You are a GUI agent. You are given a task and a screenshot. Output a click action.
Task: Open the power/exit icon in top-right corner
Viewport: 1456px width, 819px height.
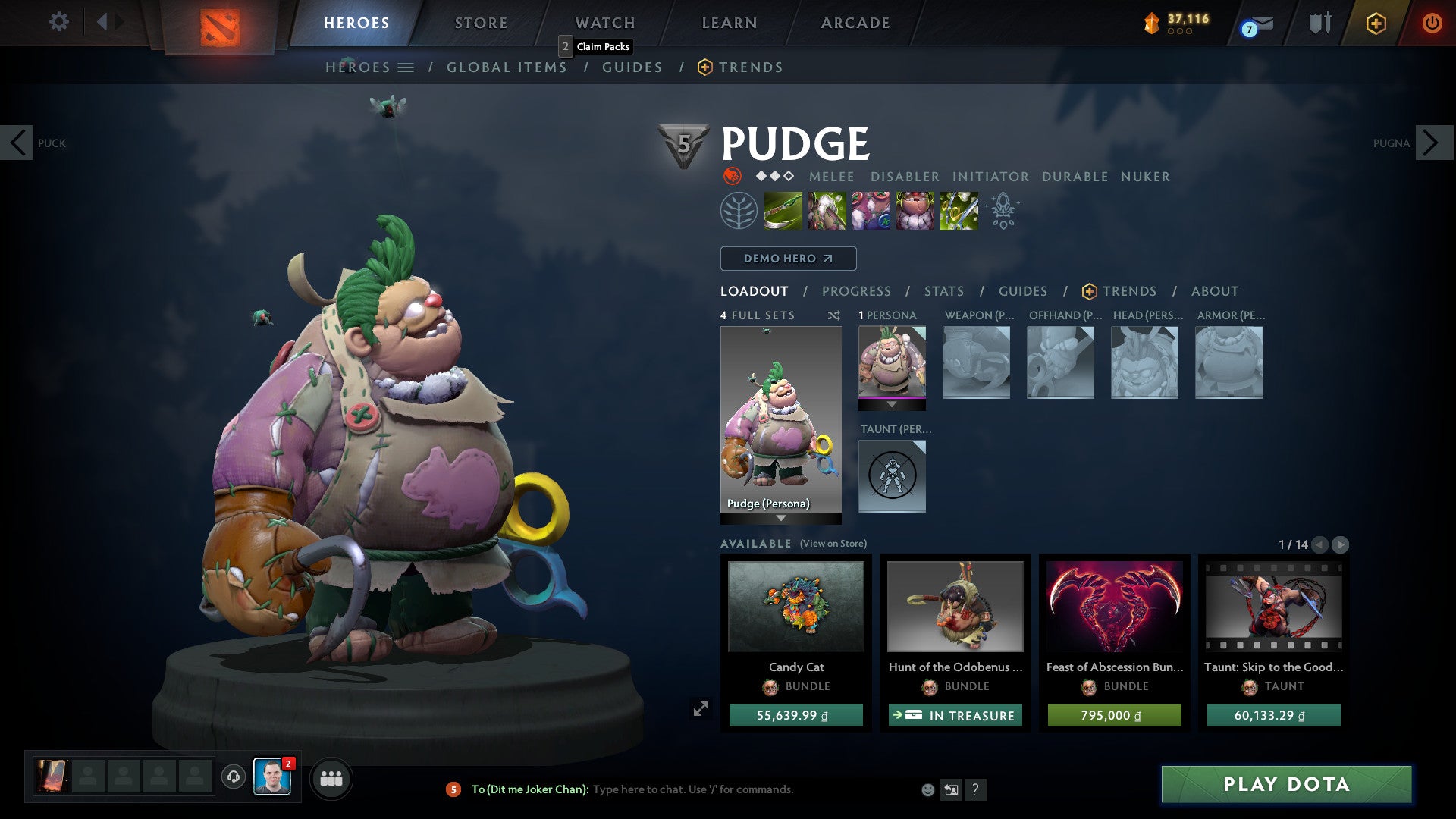coord(1432,23)
